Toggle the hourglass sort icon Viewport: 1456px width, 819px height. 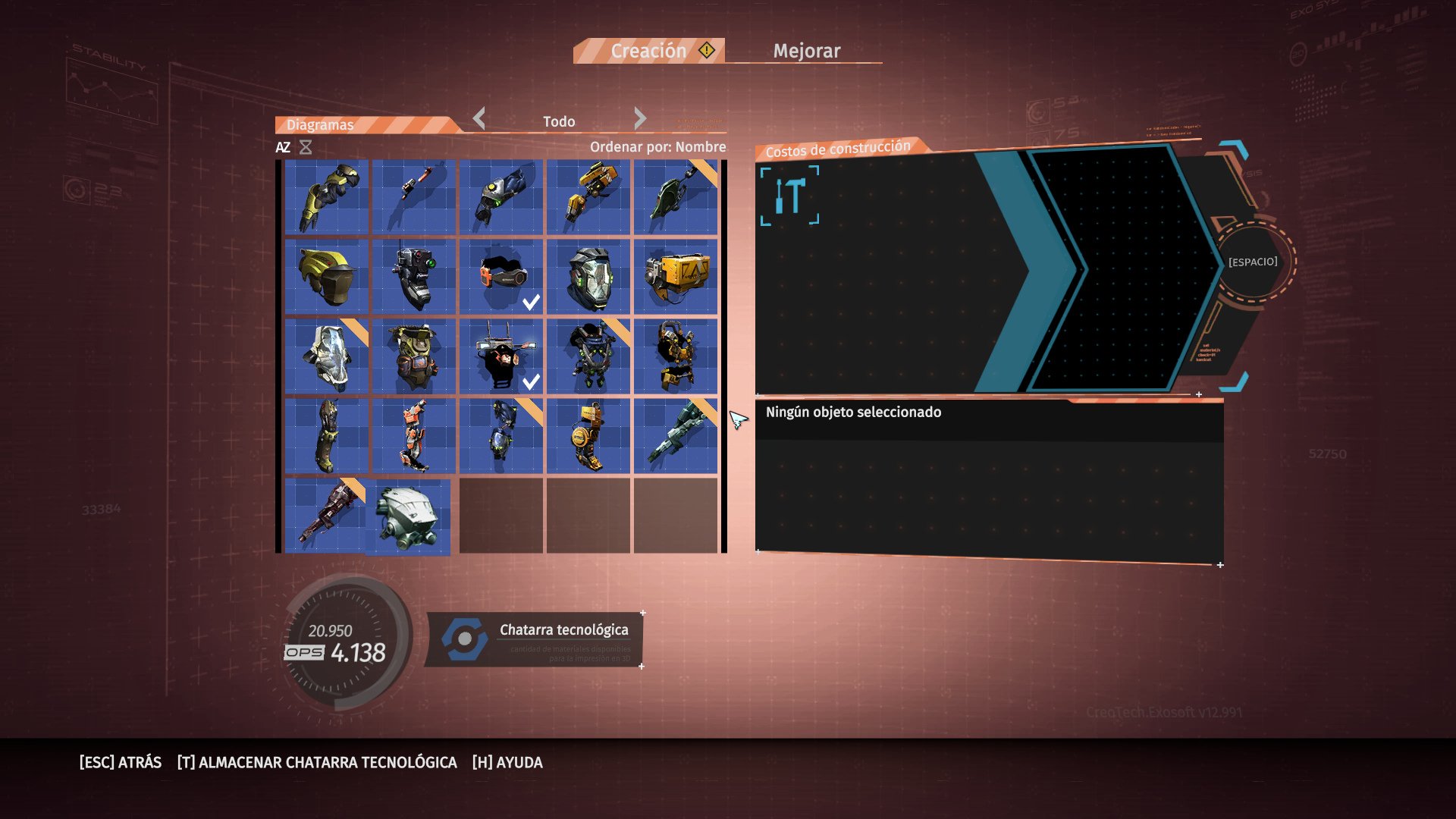coord(306,147)
